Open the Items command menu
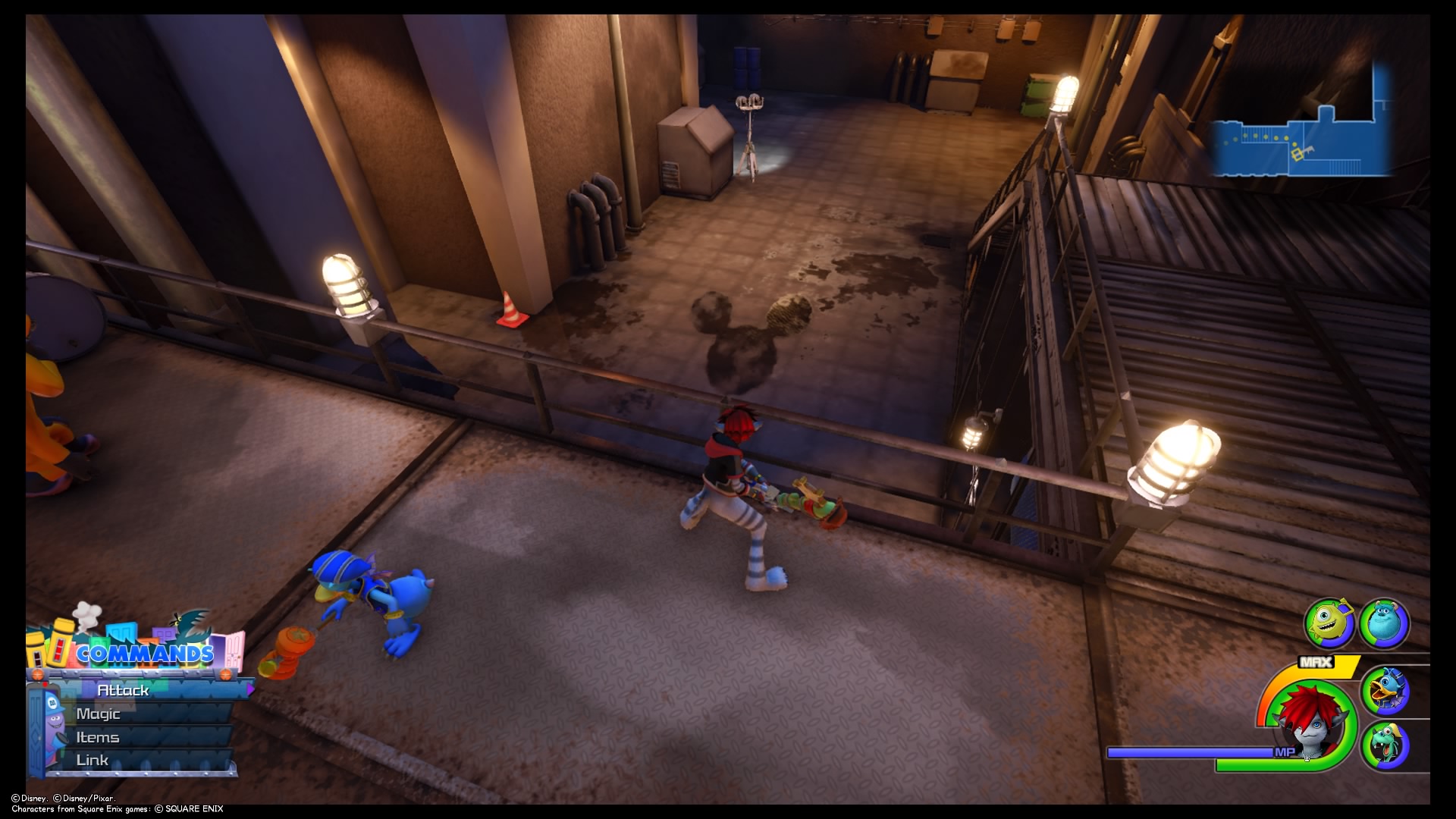This screenshot has height=819, width=1456. point(97,738)
